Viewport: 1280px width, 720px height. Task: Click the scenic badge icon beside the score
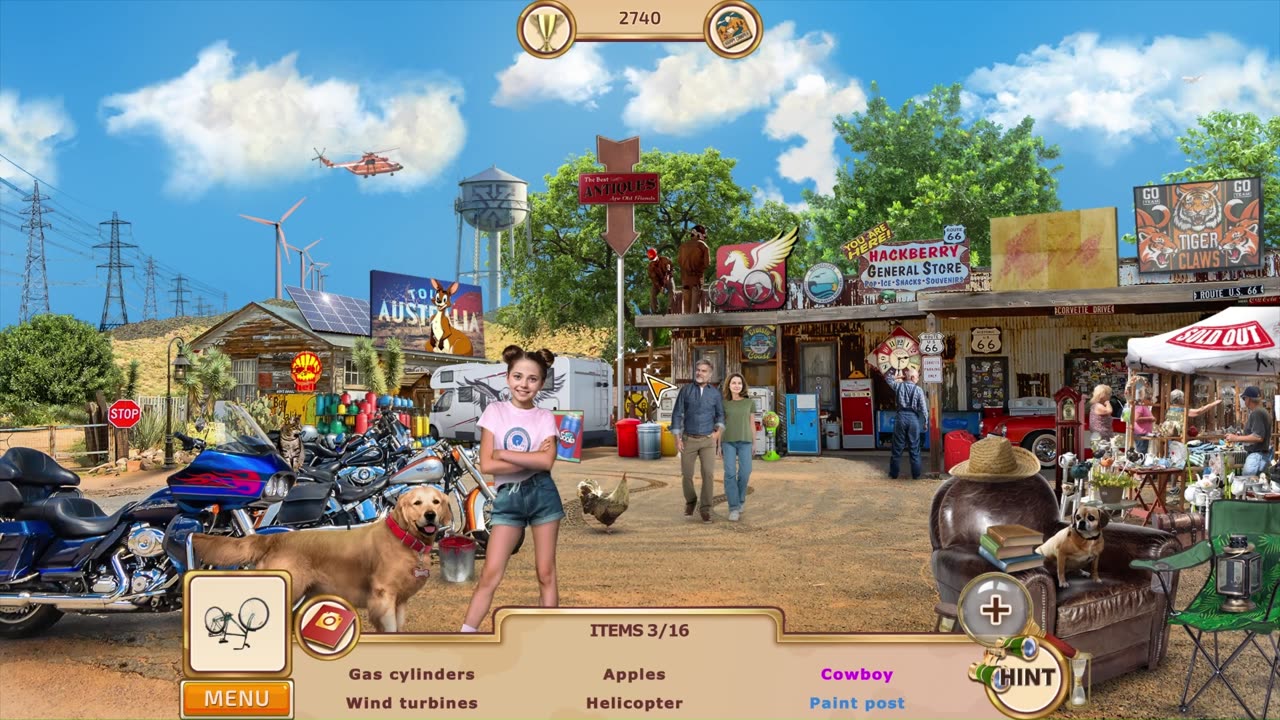tap(734, 29)
